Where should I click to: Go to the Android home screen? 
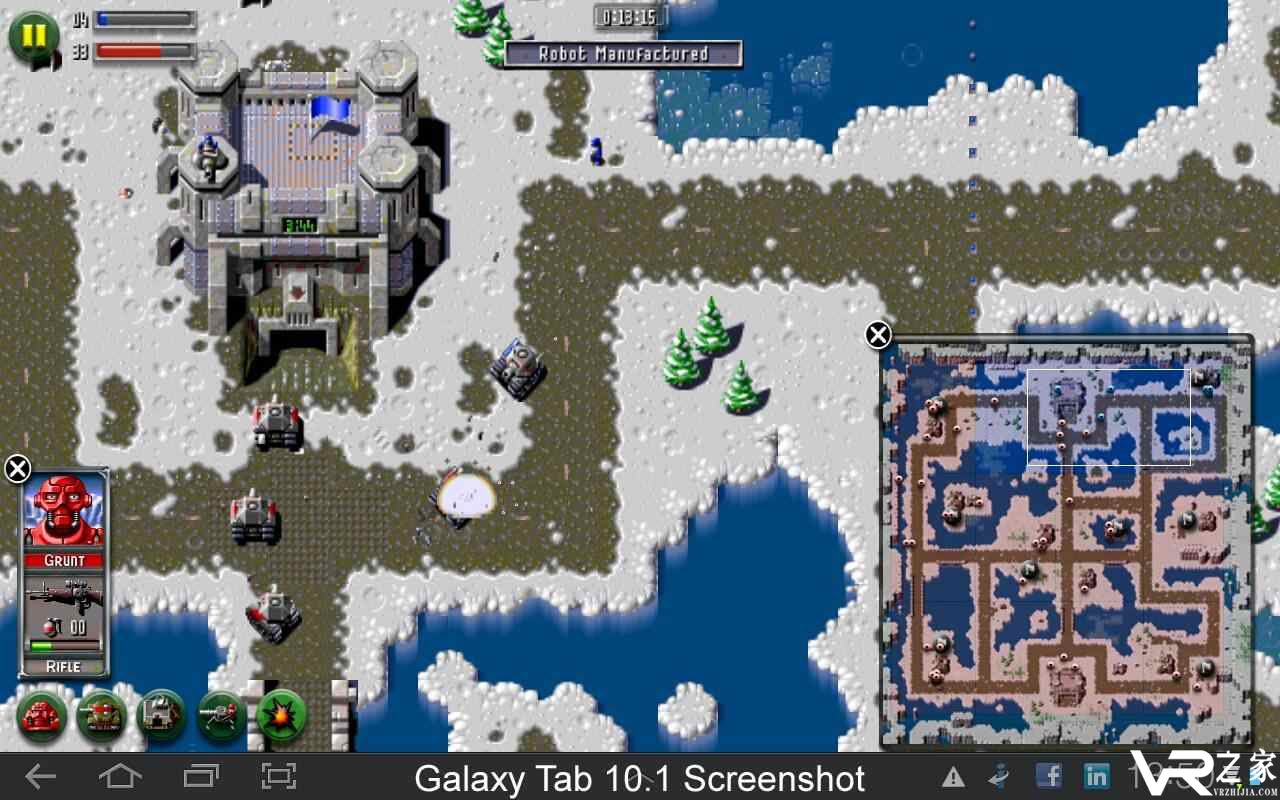[x=120, y=776]
